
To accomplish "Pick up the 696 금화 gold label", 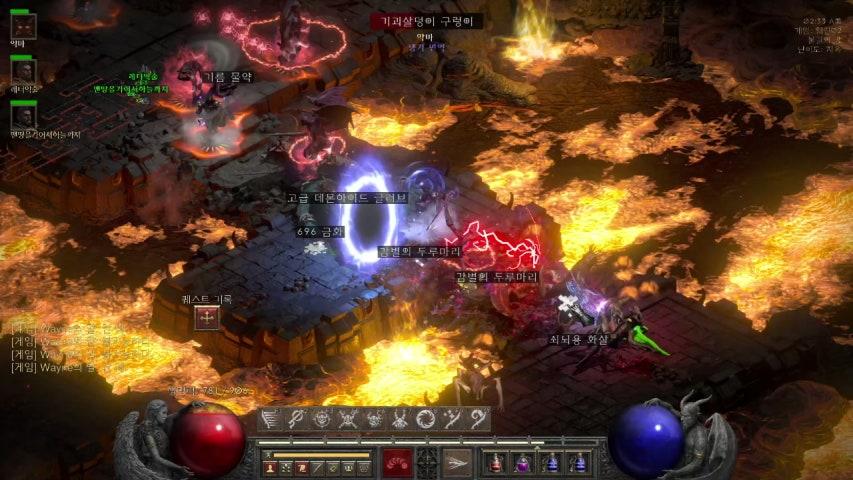I will tap(320, 231).
